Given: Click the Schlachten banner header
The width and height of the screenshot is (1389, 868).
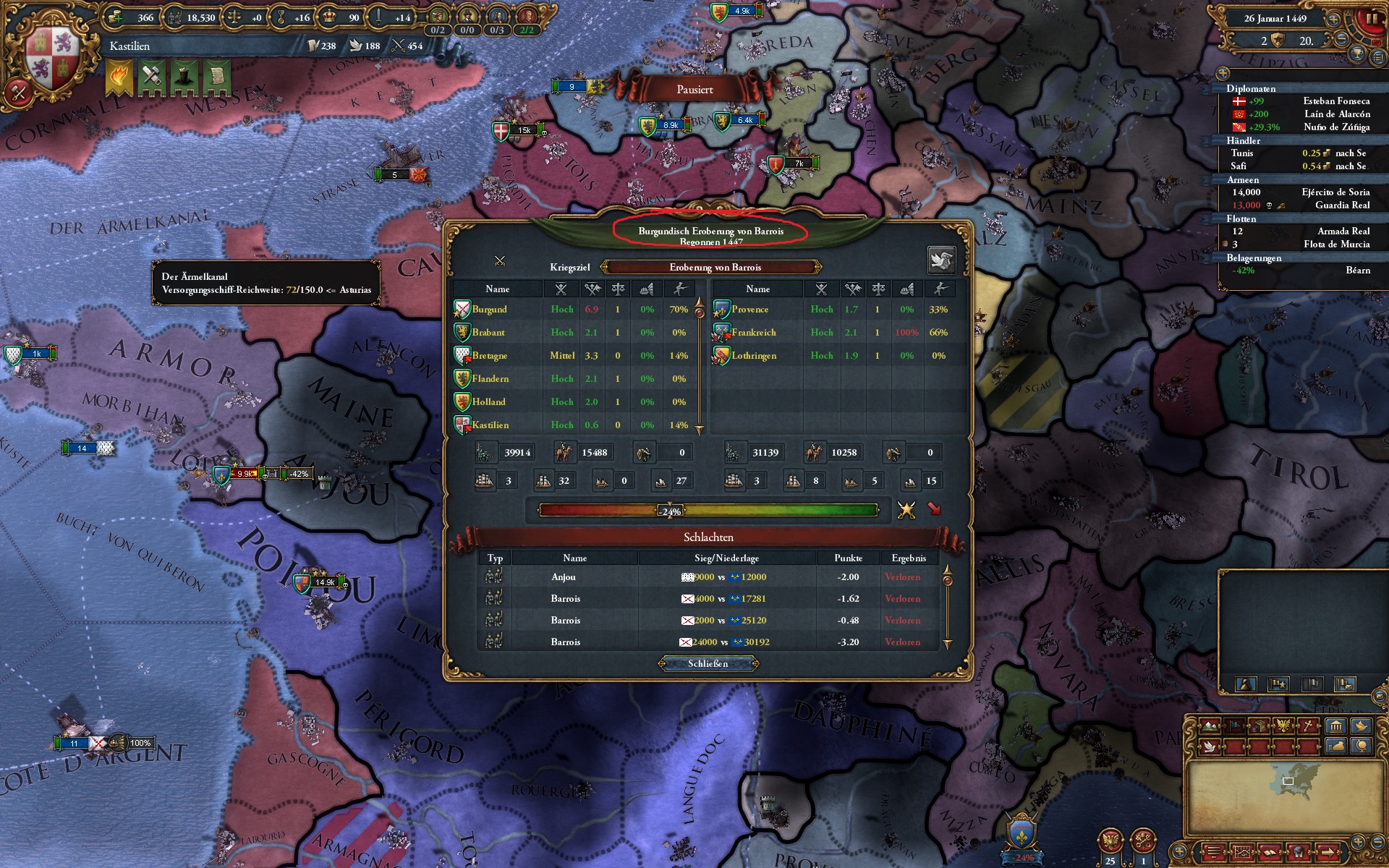Looking at the screenshot, I should (708, 537).
